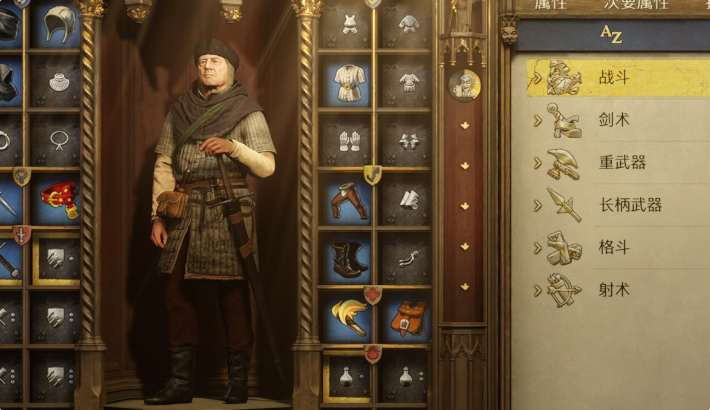Open the 格斗 (Unarmed) skill entry
Image resolution: width=710 pixels, height=410 pixels.
[610, 247]
